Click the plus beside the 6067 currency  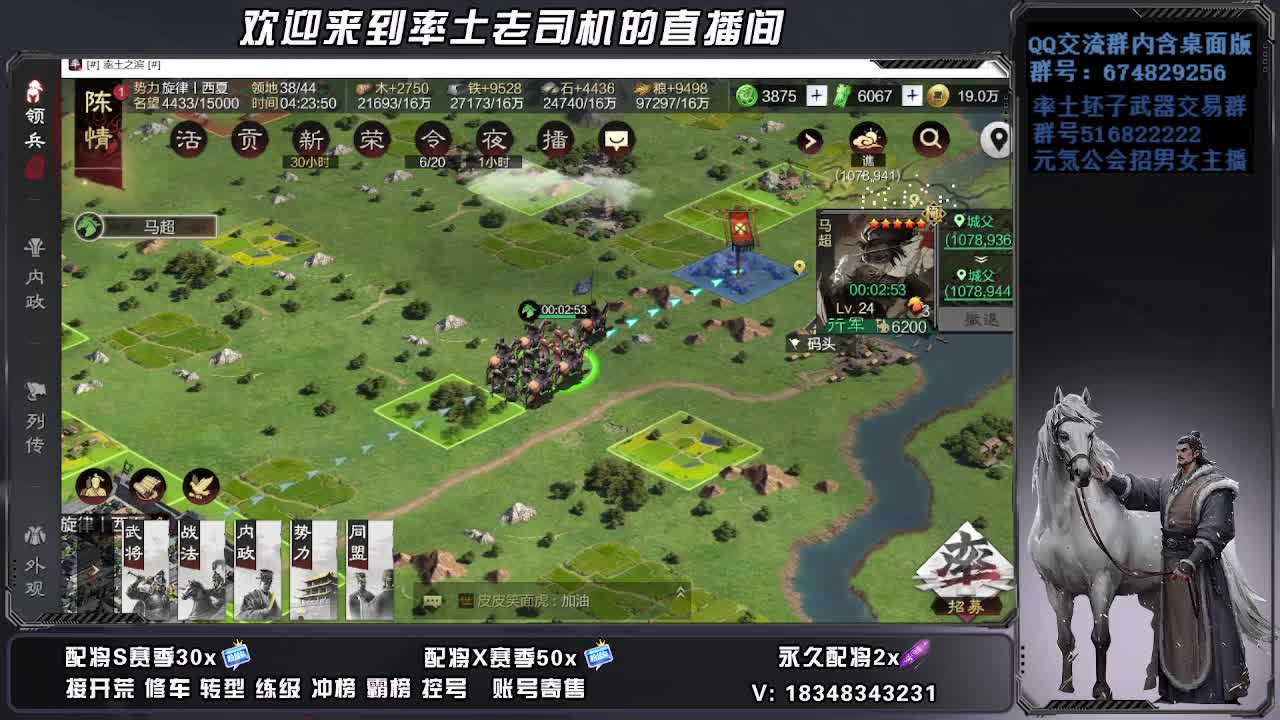click(912, 95)
